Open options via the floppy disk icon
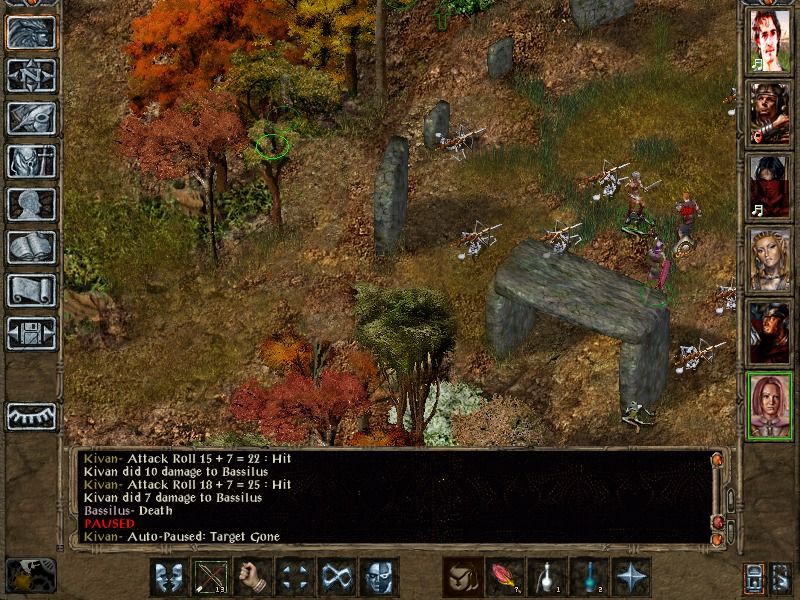 pyautogui.click(x=31, y=333)
